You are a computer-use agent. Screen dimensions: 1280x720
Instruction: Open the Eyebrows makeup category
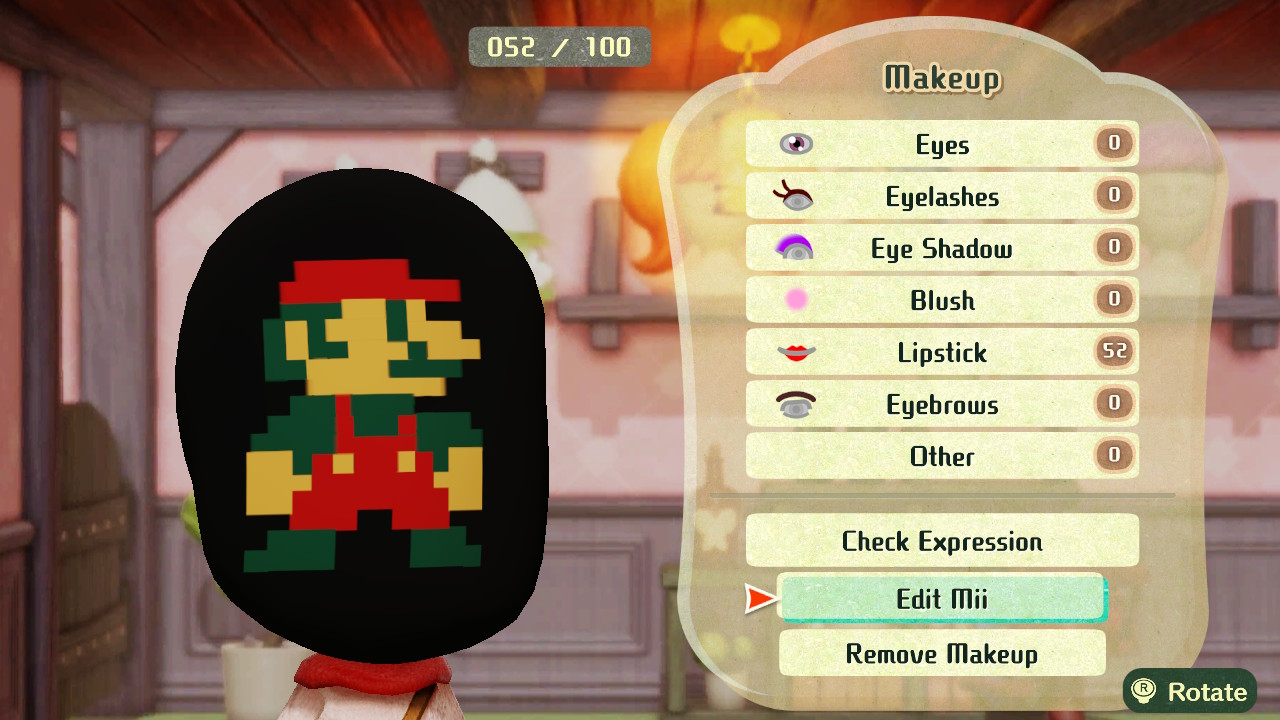pyautogui.click(x=941, y=405)
